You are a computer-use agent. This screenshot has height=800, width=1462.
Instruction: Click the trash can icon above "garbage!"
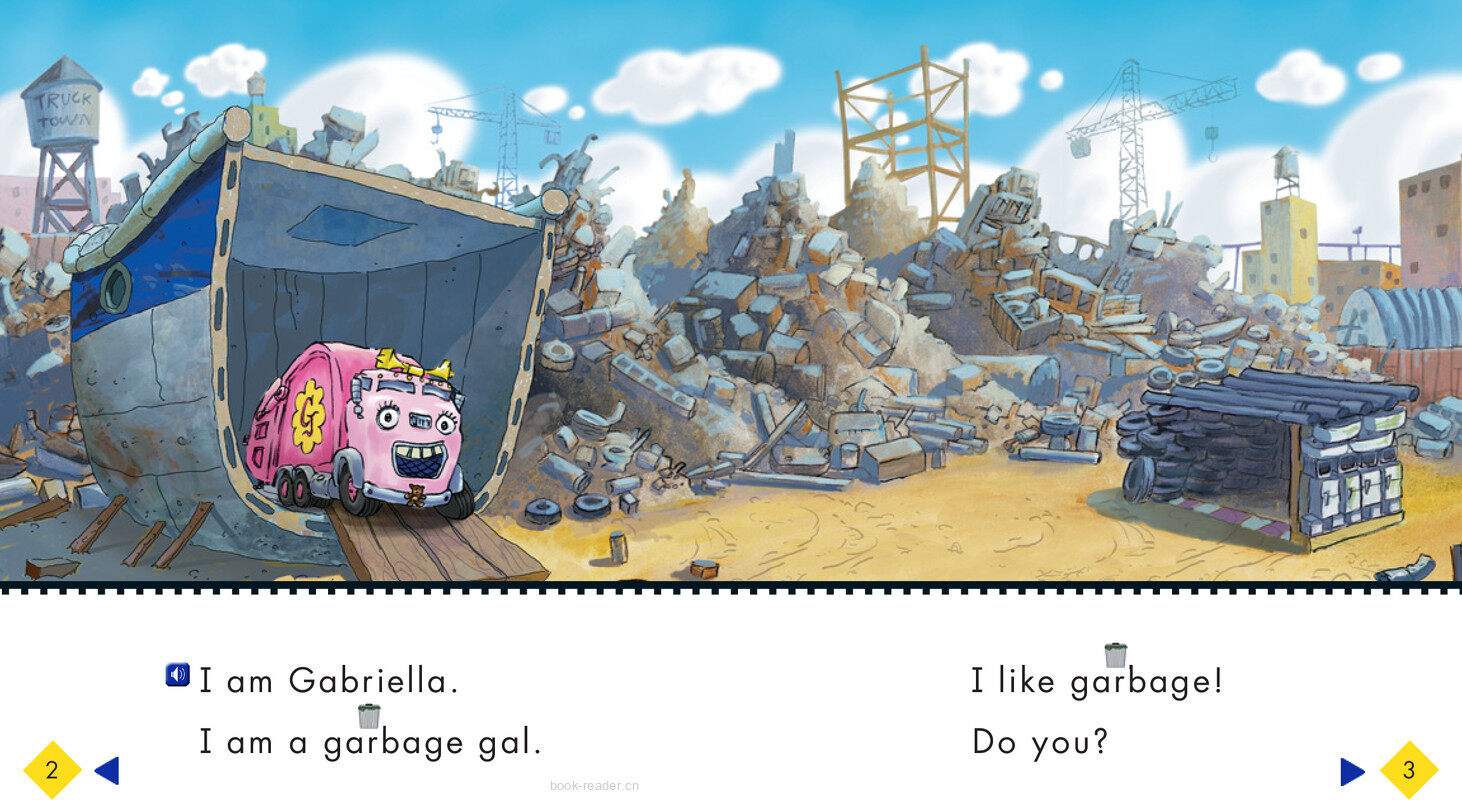click(1117, 657)
